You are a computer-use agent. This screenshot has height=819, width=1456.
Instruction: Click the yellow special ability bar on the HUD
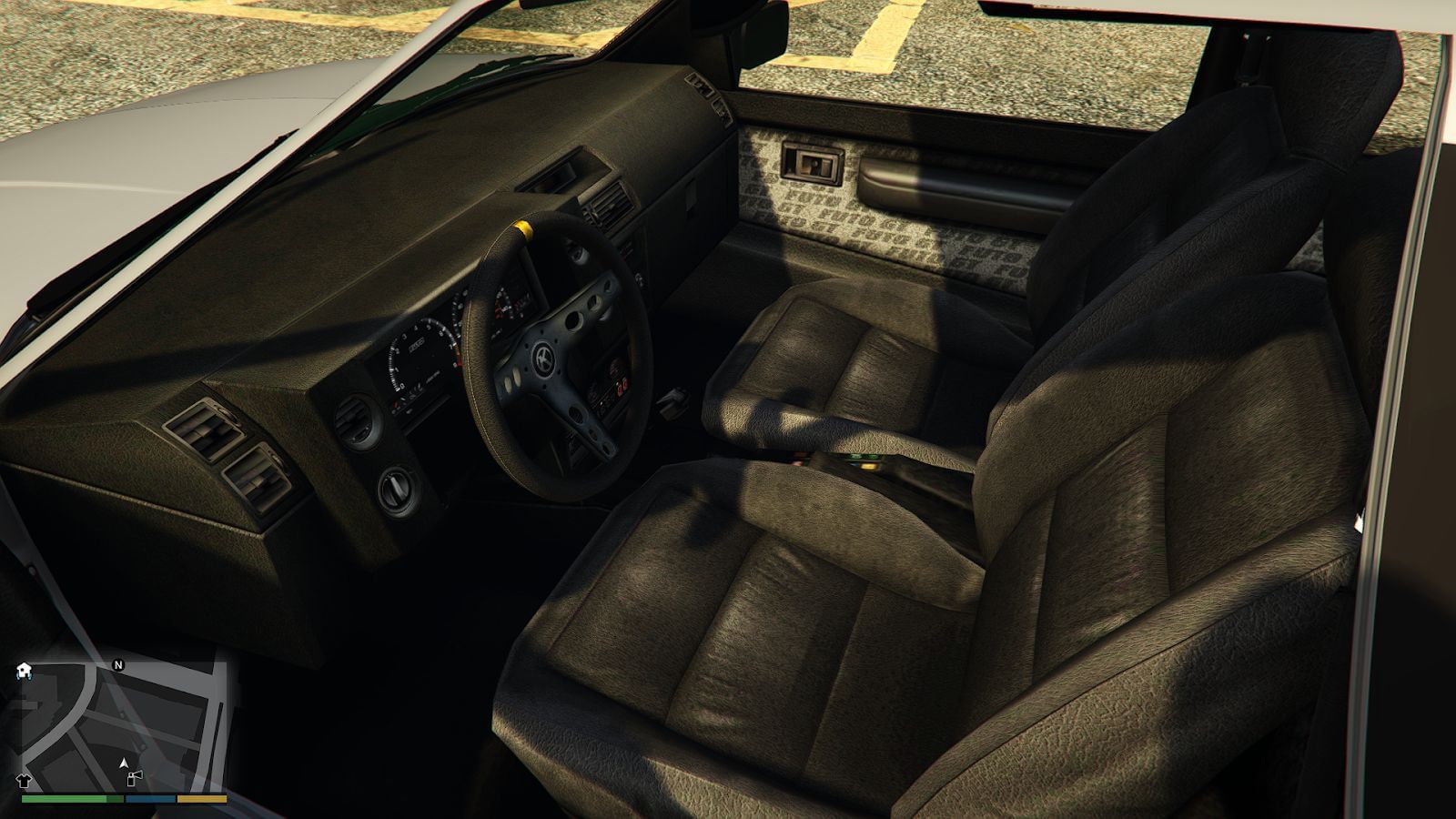pos(200,799)
